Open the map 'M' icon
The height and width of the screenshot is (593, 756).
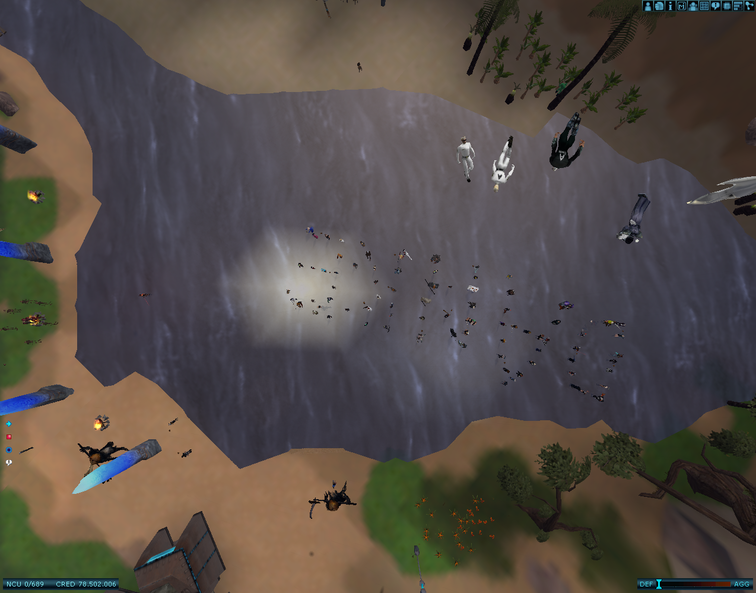coord(681,6)
